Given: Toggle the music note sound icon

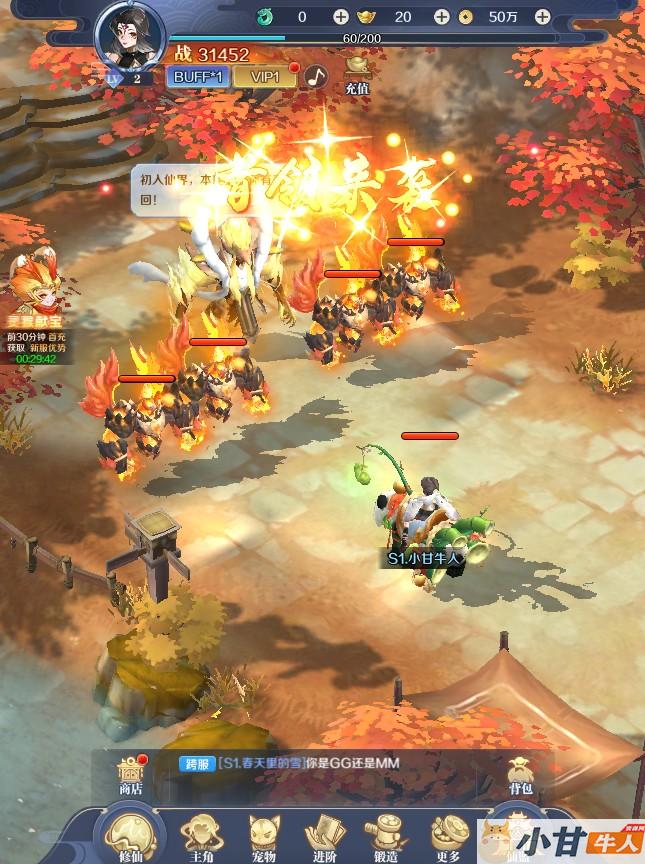Looking at the screenshot, I should [x=316, y=76].
